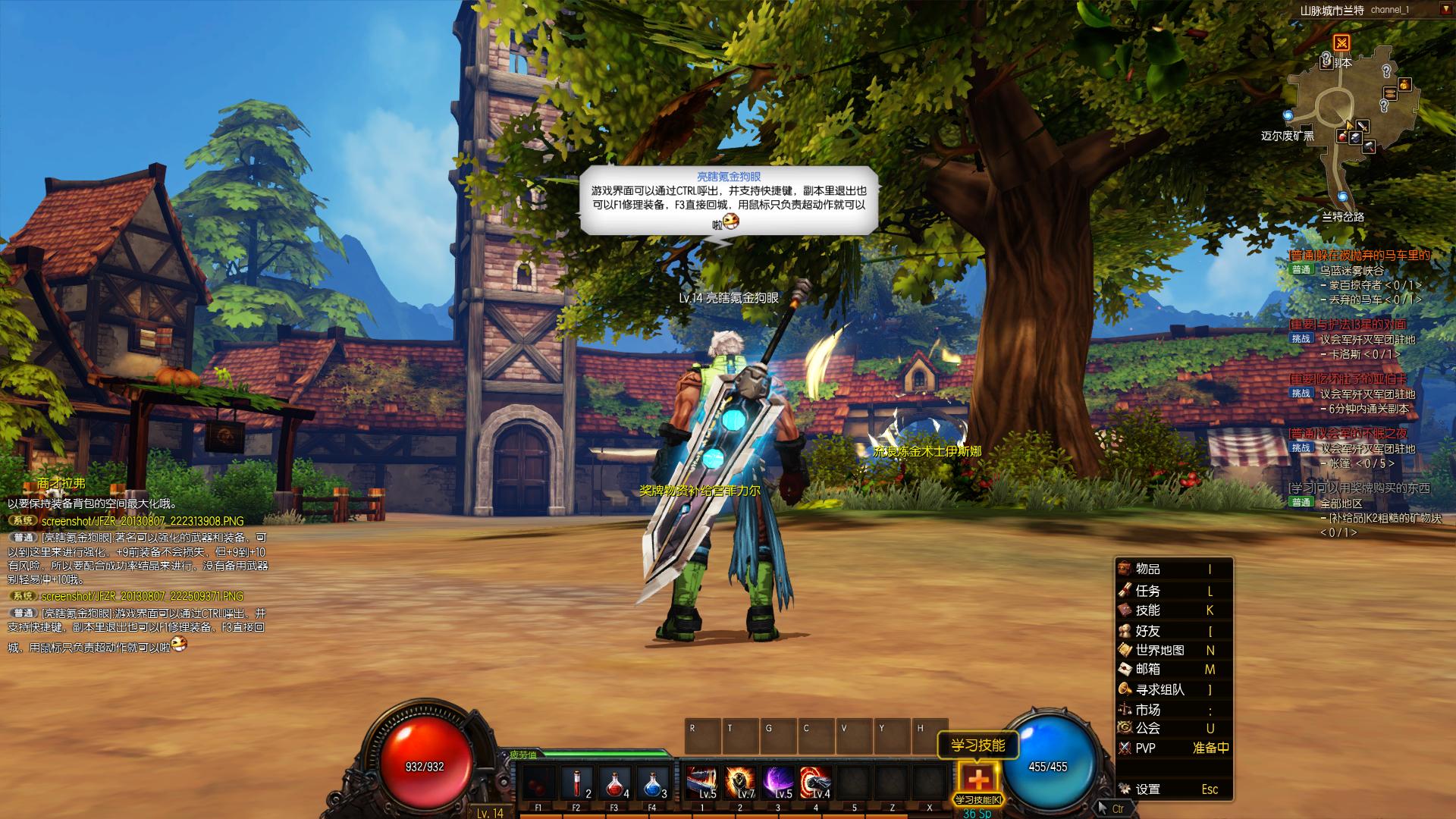Activate the flaming fist skill in slot 2
The width and height of the screenshot is (1456, 819).
740,781
